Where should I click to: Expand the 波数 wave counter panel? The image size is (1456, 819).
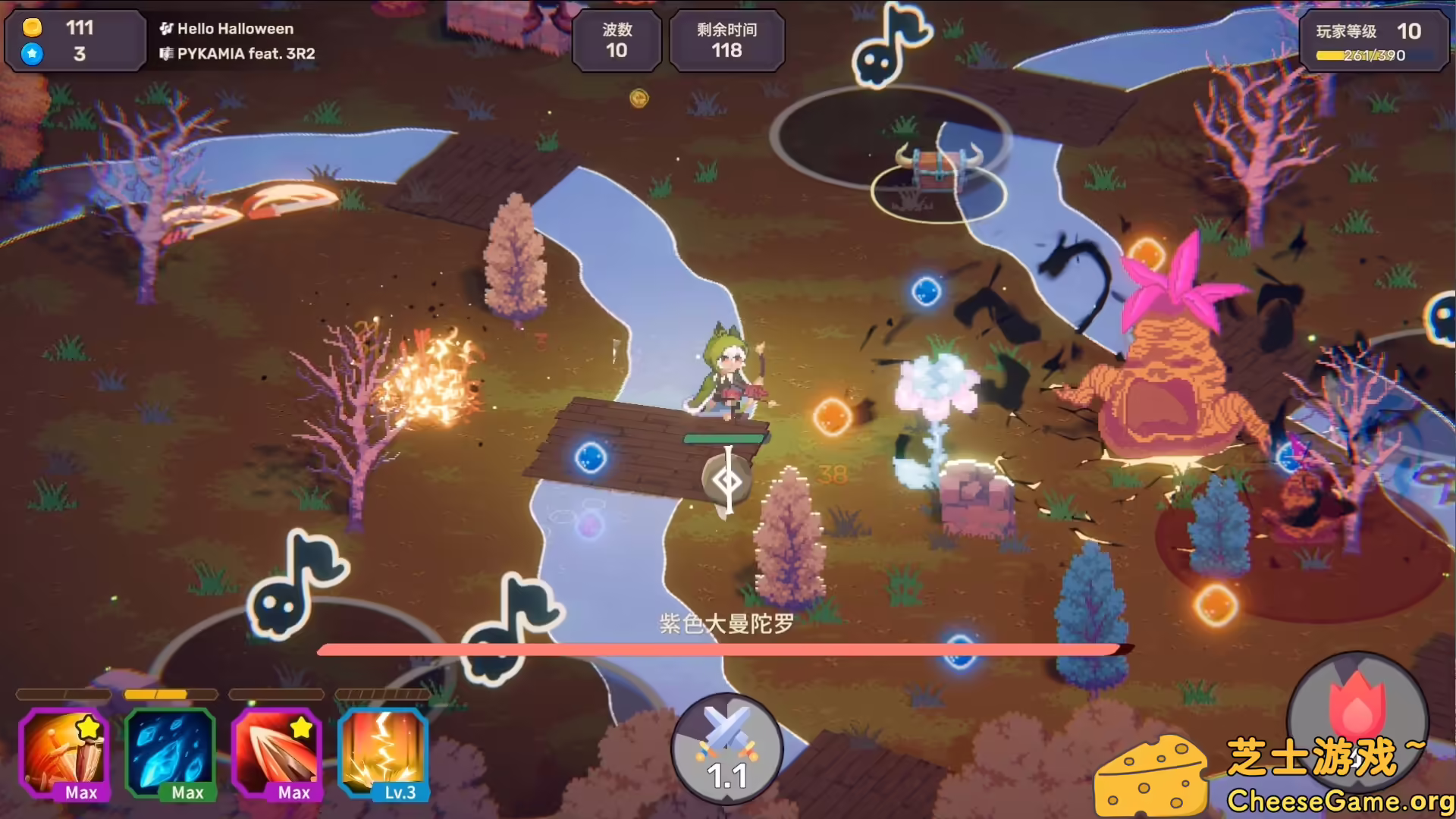pos(617,41)
